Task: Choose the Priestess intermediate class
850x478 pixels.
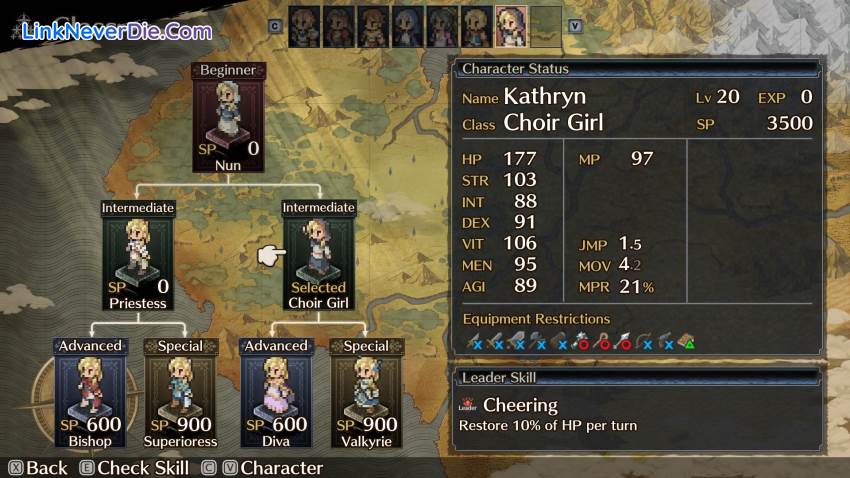Action: 137,259
